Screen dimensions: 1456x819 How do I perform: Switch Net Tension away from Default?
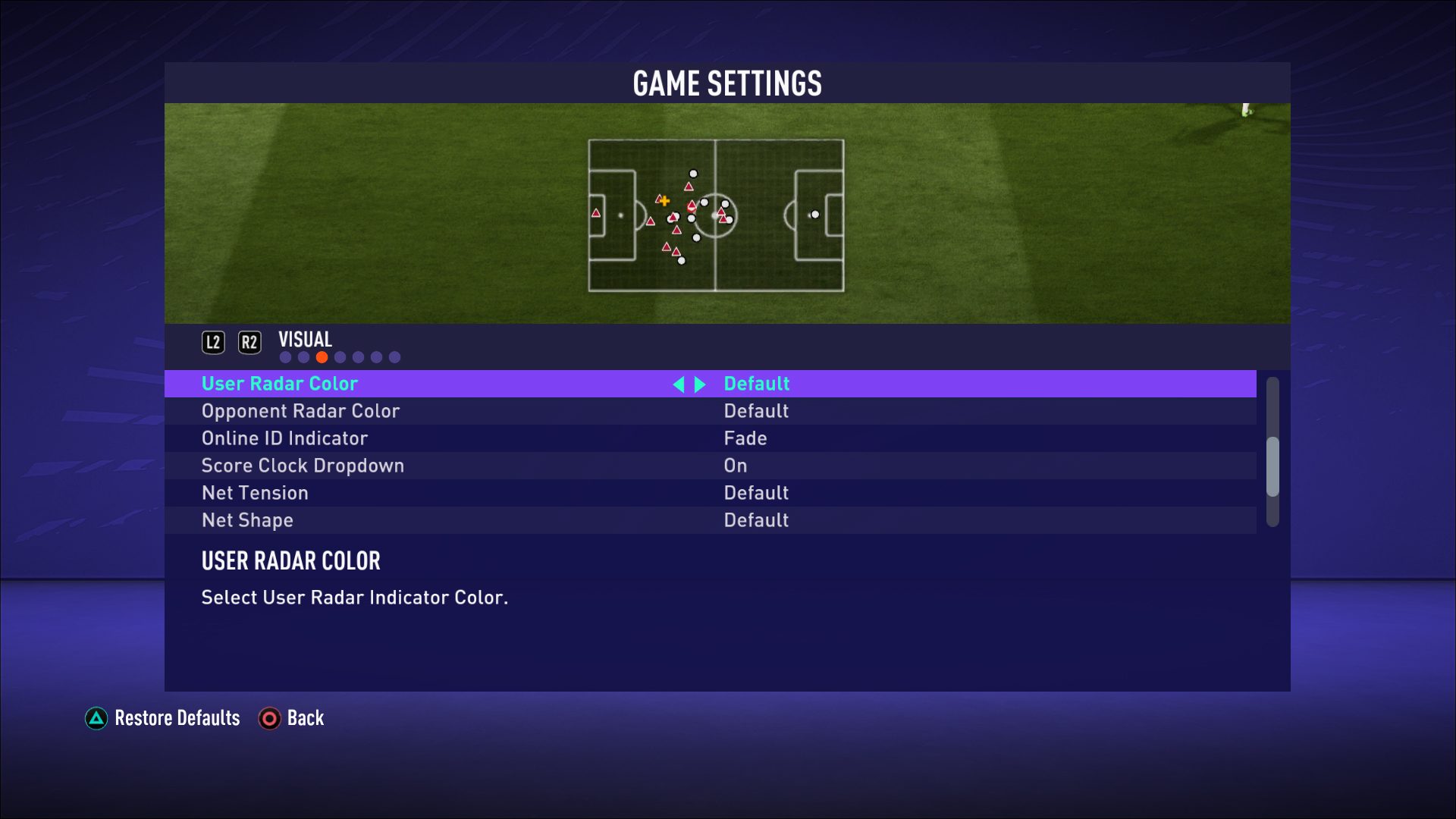[755, 492]
